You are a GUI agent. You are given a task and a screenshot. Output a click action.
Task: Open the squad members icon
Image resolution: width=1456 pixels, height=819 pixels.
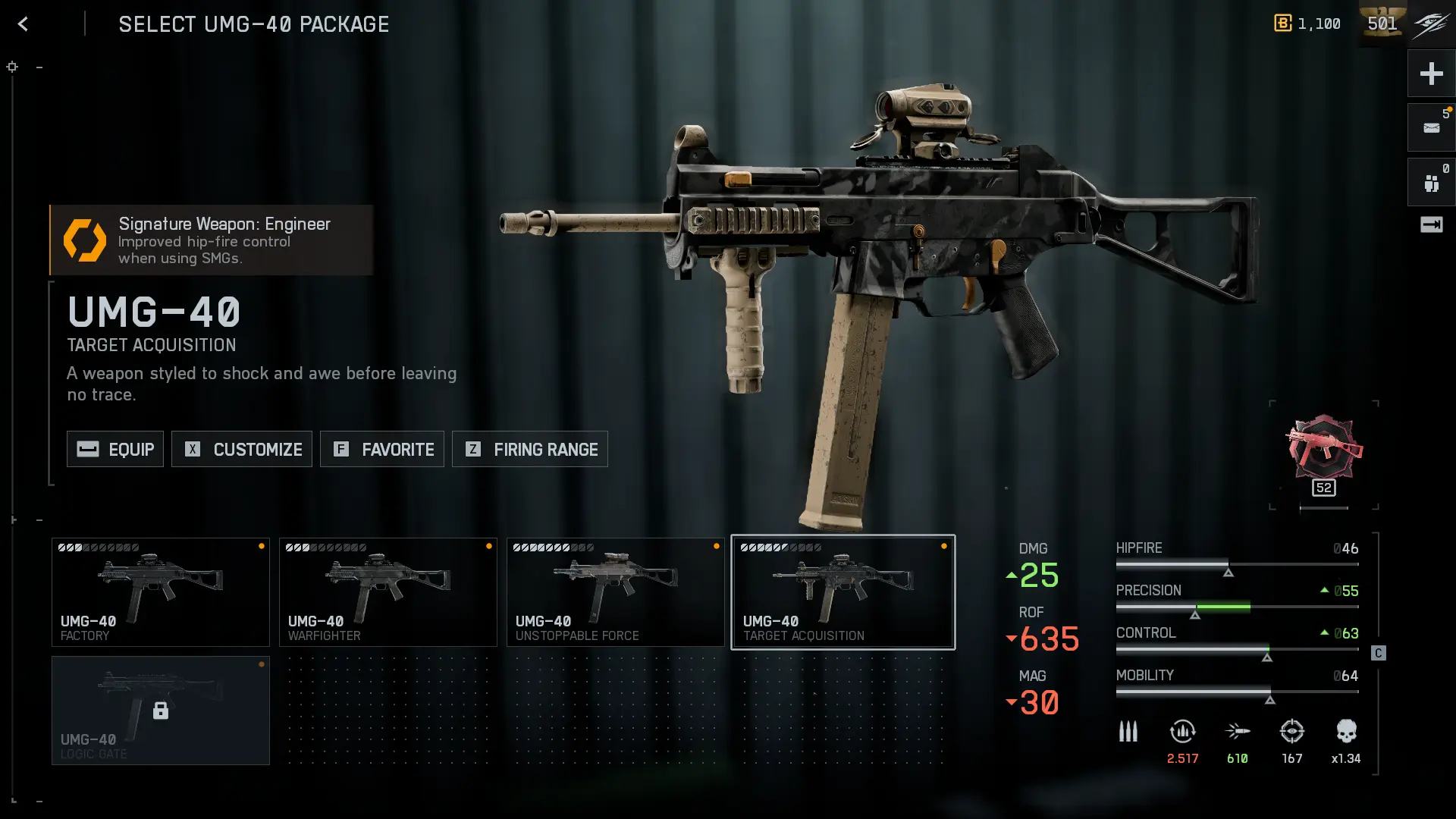tap(1431, 183)
